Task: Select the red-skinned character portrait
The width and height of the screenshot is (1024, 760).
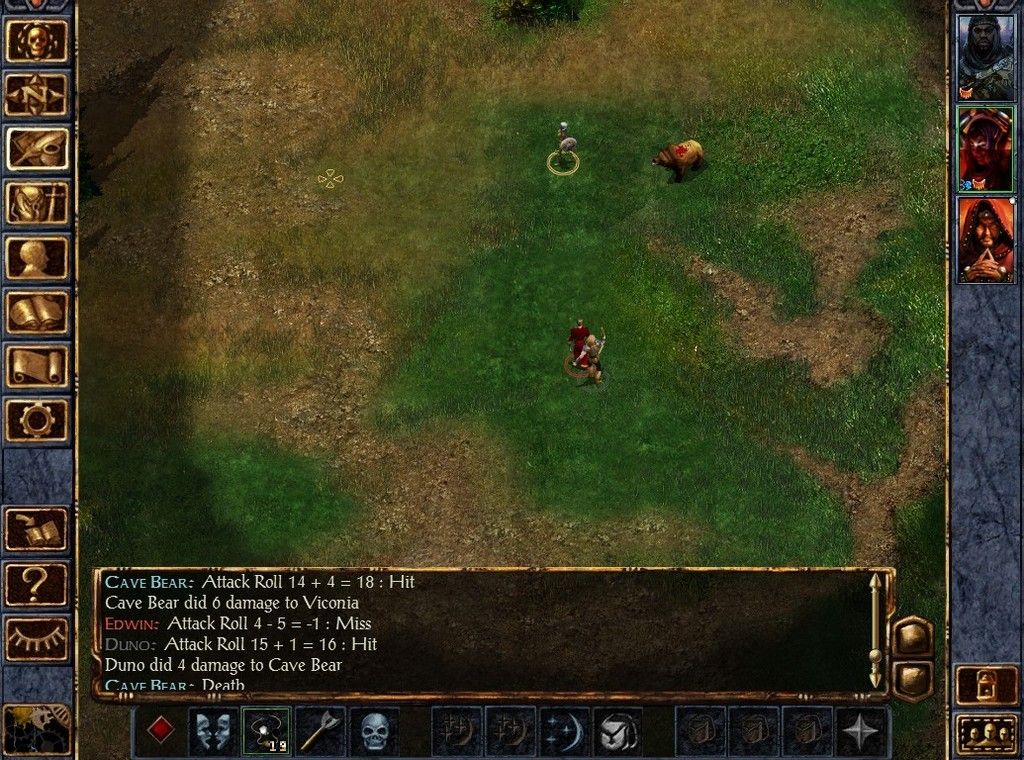Action: coord(986,148)
